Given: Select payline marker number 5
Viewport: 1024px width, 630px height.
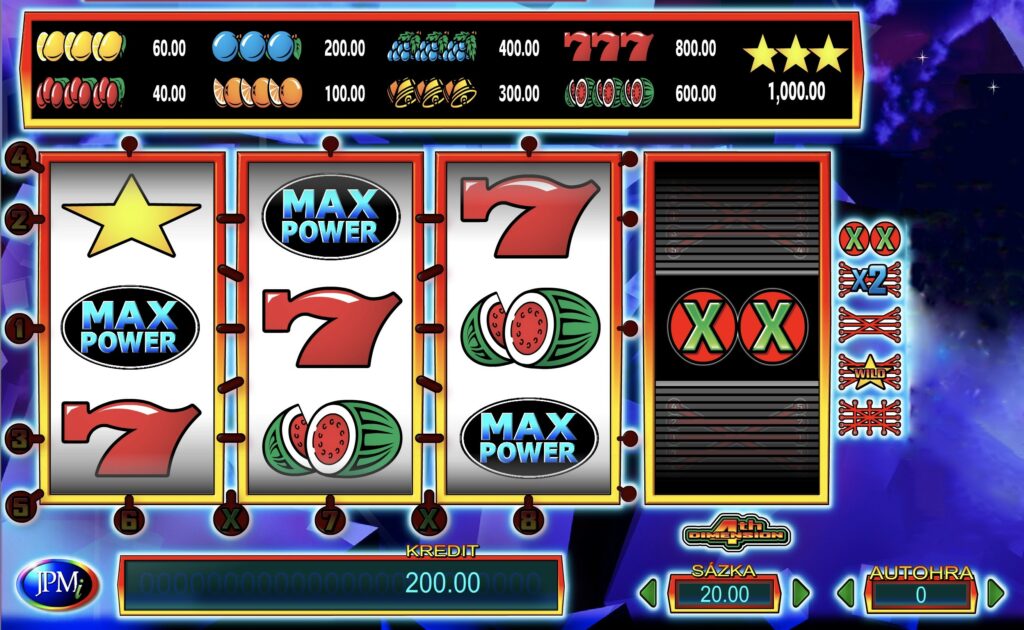Looking at the screenshot, I should coord(19,505).
